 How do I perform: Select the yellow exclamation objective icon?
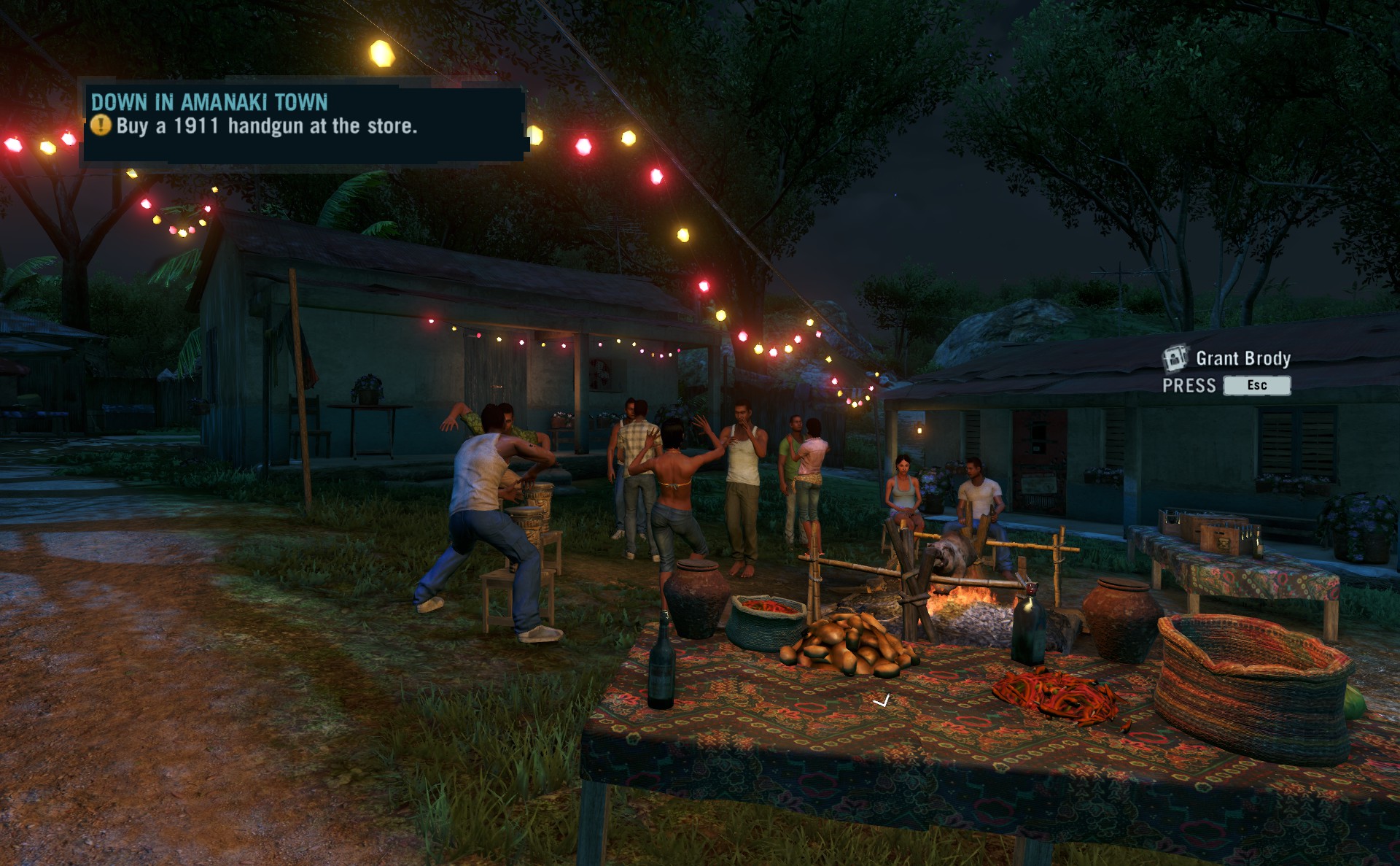point(101,125)
